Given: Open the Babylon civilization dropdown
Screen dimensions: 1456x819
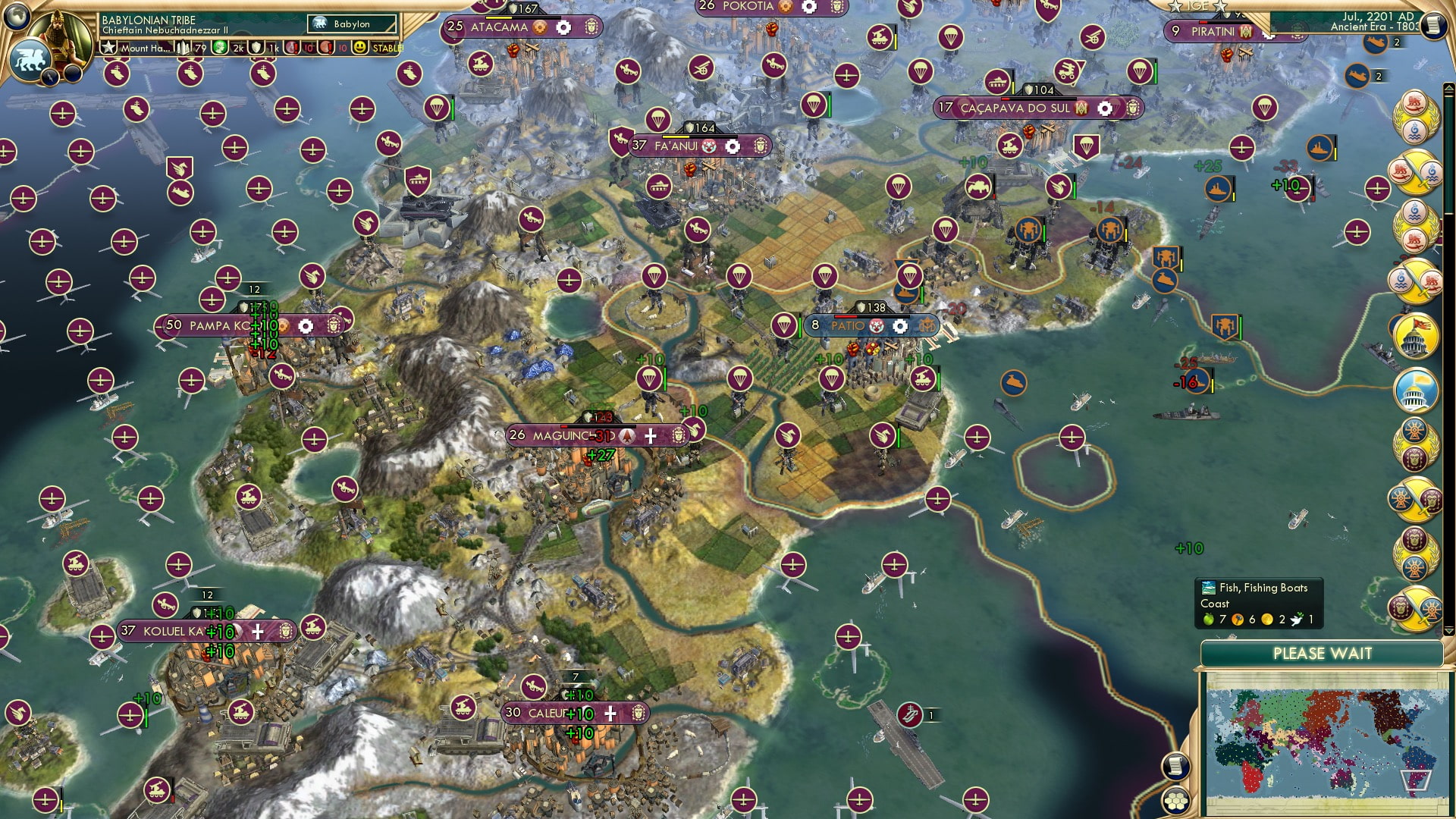Looking at the screenshot, I should 349,24.
